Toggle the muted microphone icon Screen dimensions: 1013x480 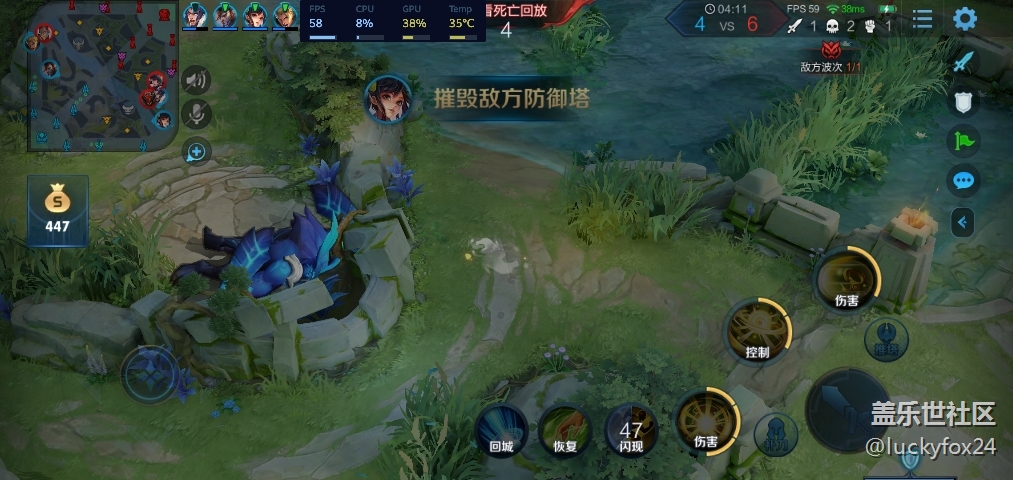pos(196,115)
